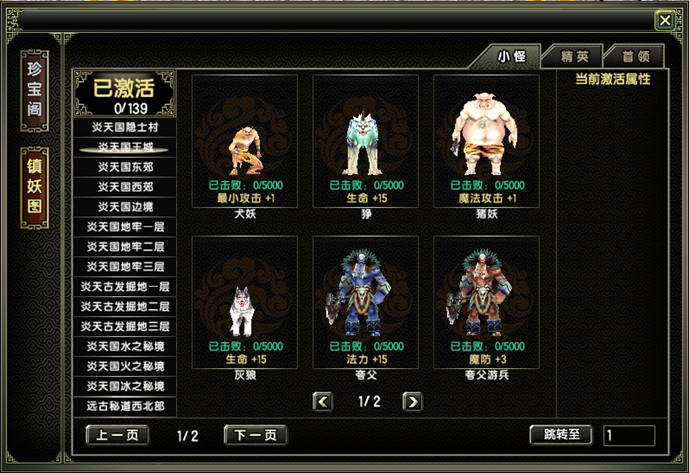The width and height of the screenshot is (689, 473).
Task: Choose 炎天国隐士村 from the area list
Action: (x=126, y=127)
